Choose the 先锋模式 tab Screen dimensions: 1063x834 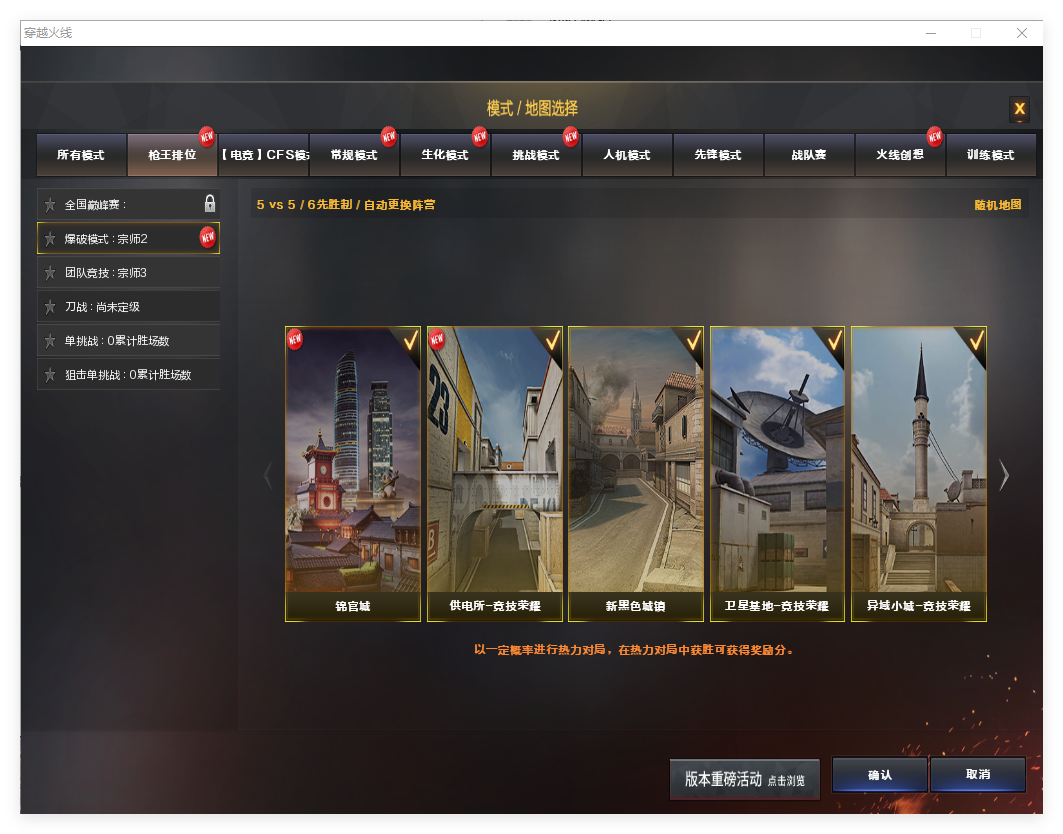pyautogui.click(x=718, y=155)
